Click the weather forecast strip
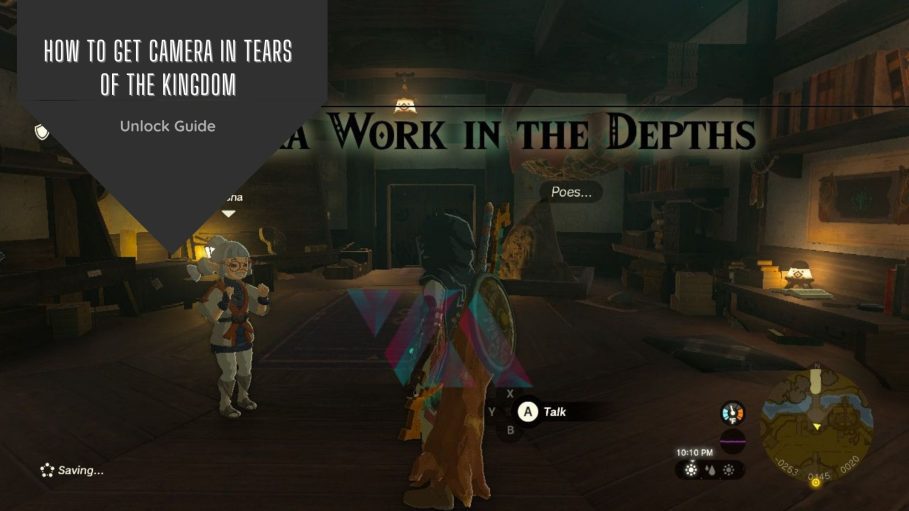 click(709, 468)
